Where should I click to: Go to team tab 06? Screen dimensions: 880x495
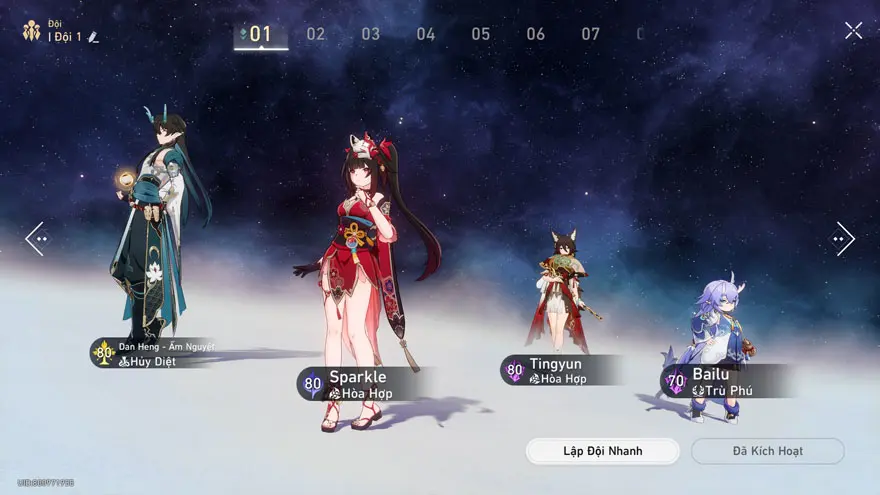click(x=536, y=34)
